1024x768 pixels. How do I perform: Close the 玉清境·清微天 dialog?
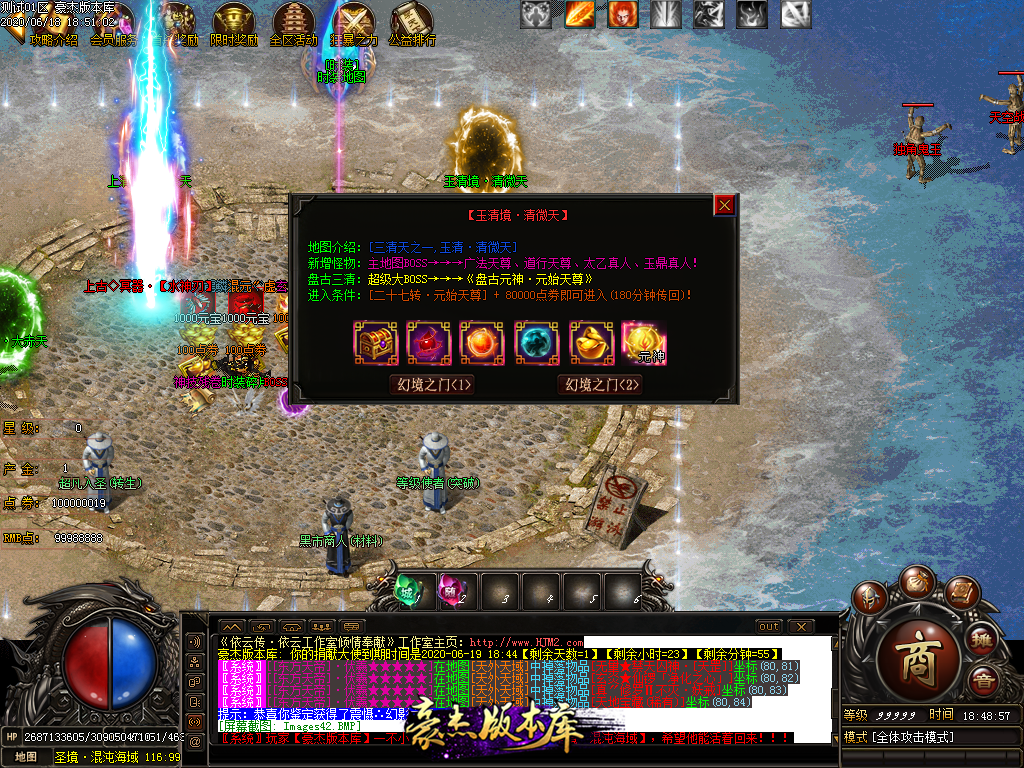coord(725,205)
